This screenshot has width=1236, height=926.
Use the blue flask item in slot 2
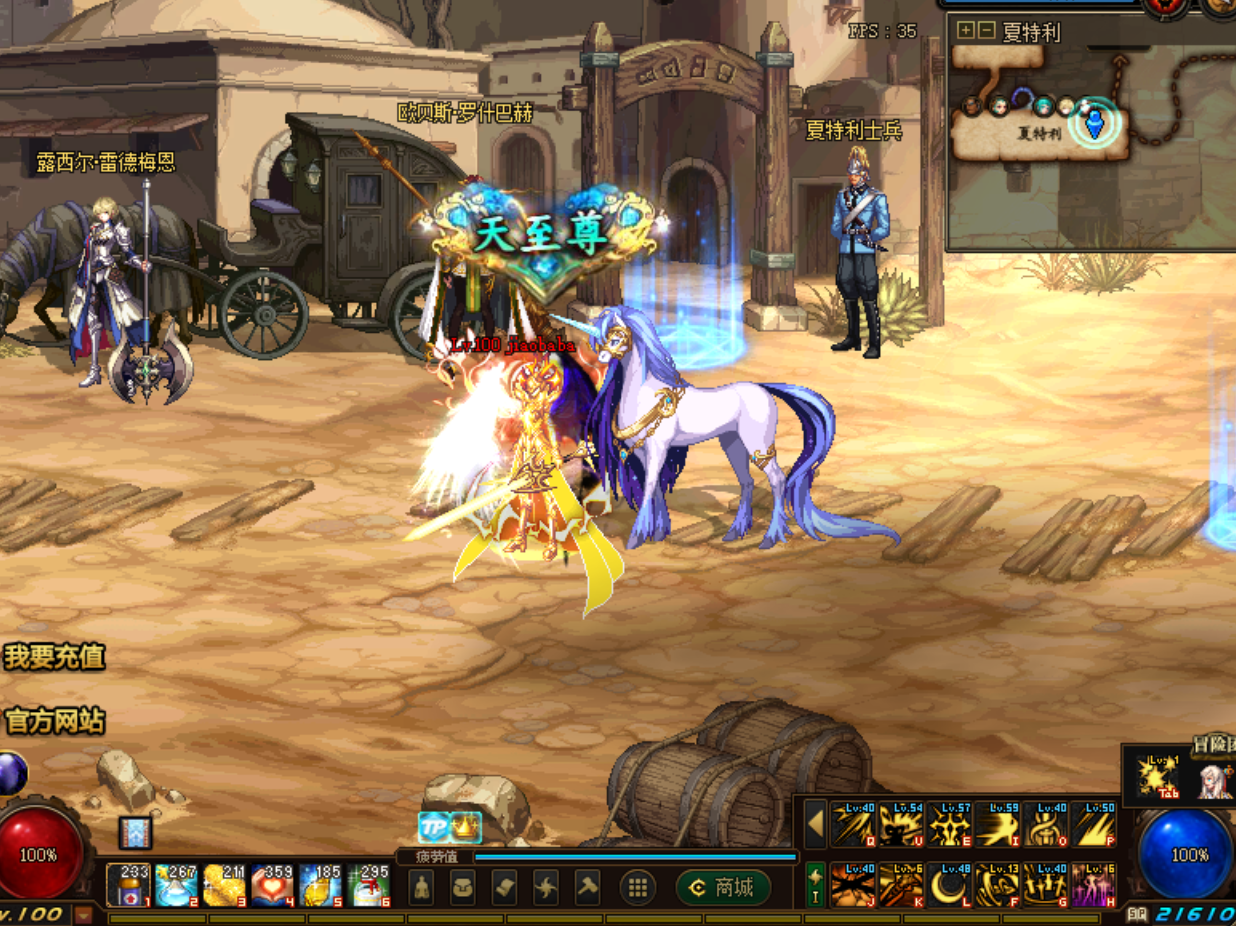(x=177, y=886)
